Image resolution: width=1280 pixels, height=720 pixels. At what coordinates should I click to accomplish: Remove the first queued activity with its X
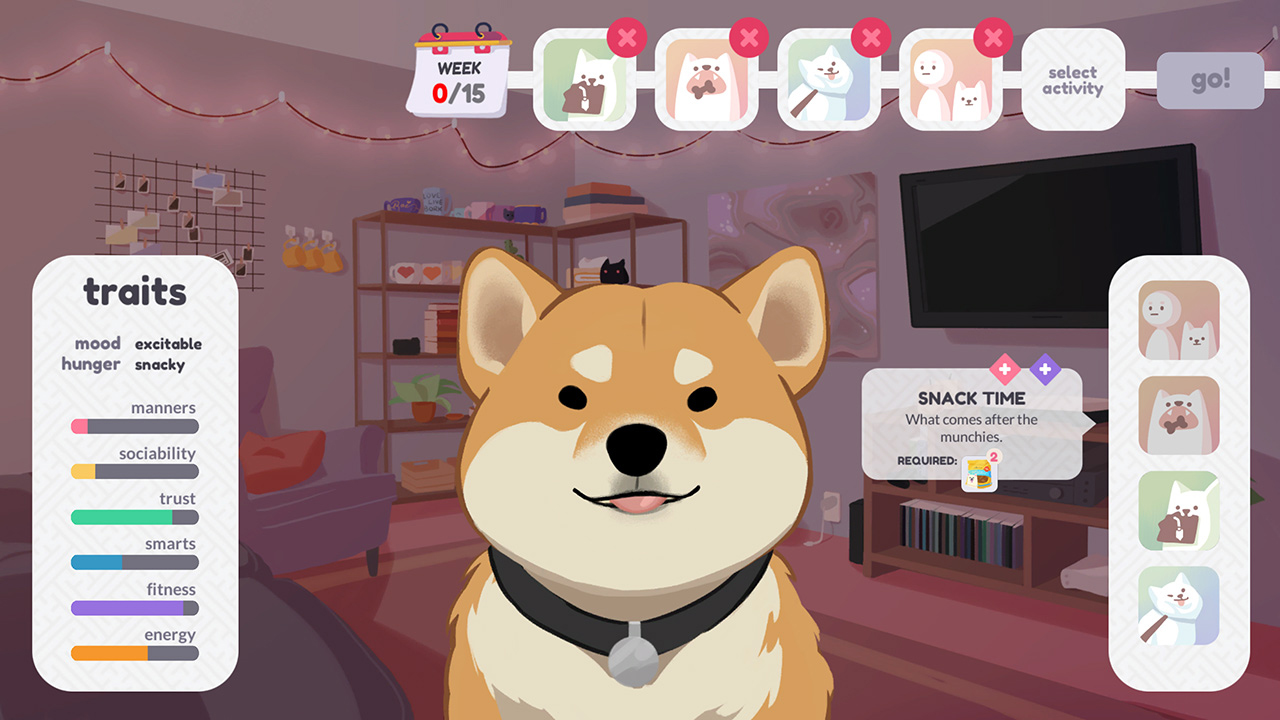(x=628, y=37)
